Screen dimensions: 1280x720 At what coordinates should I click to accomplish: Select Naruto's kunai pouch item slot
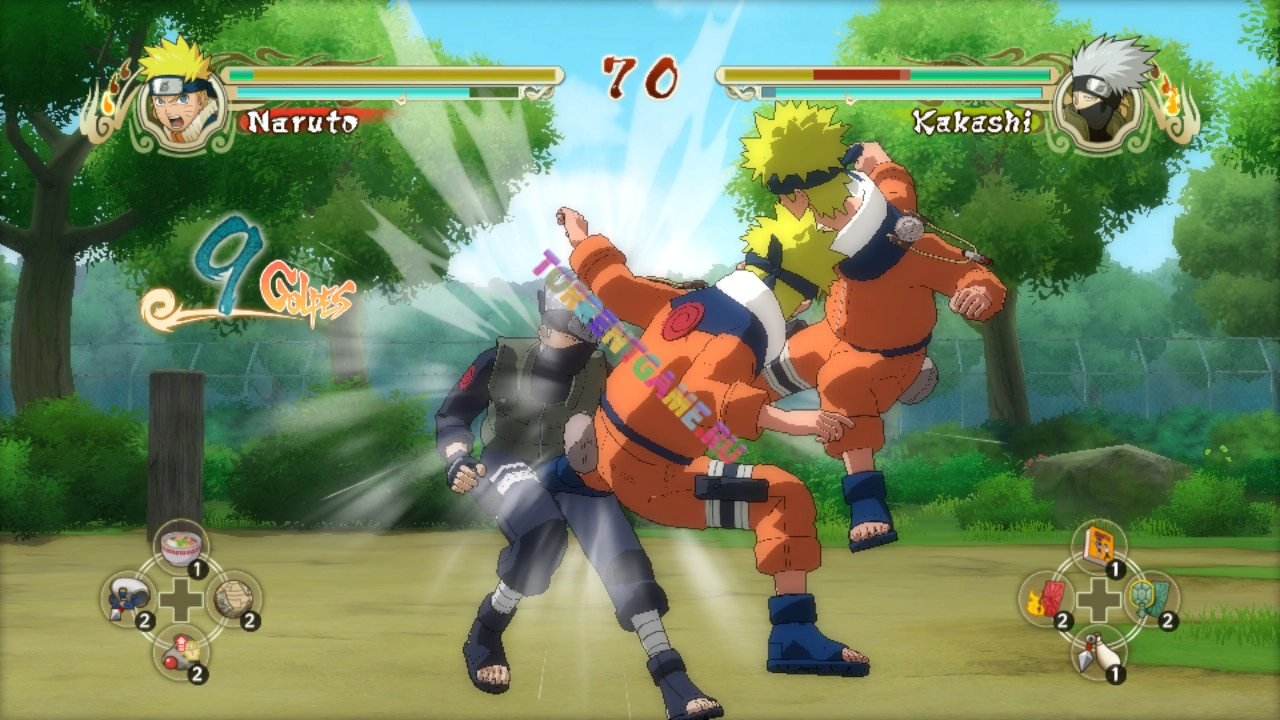pyautogui.click(x=128, y=599)
